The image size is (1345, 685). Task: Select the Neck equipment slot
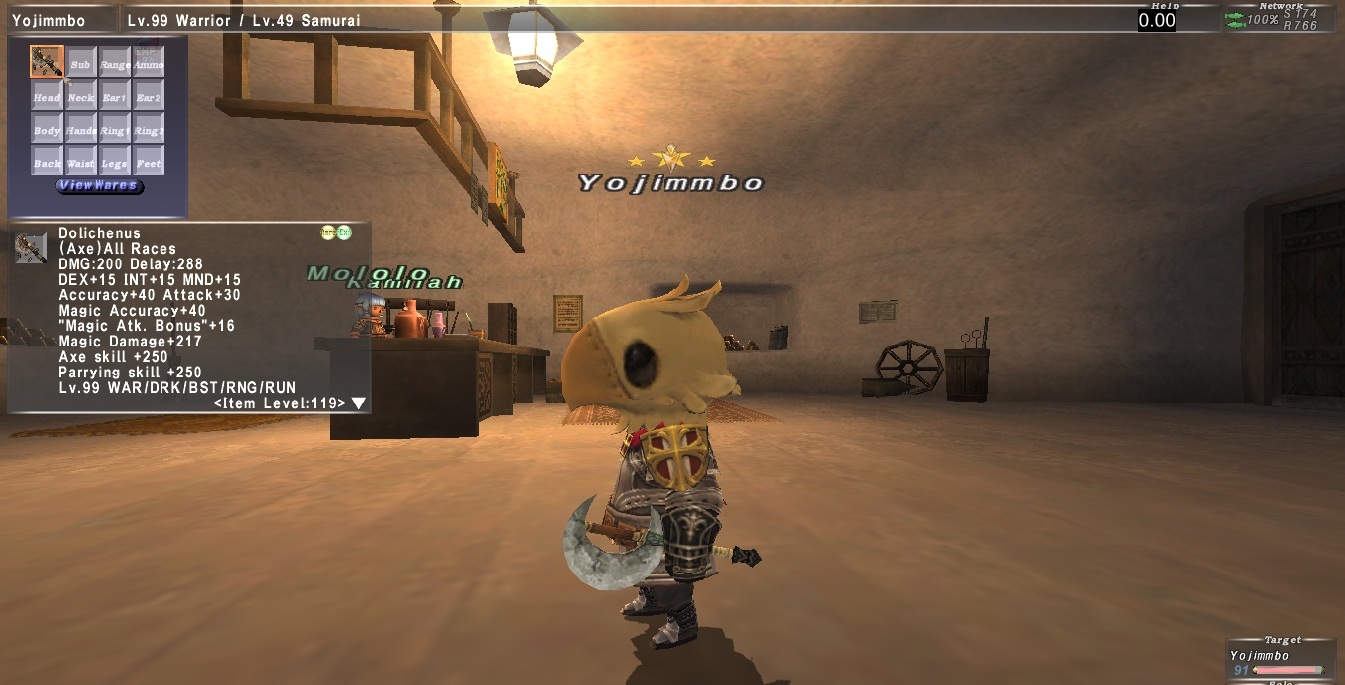pyautogui.click(x=81, y=95)
